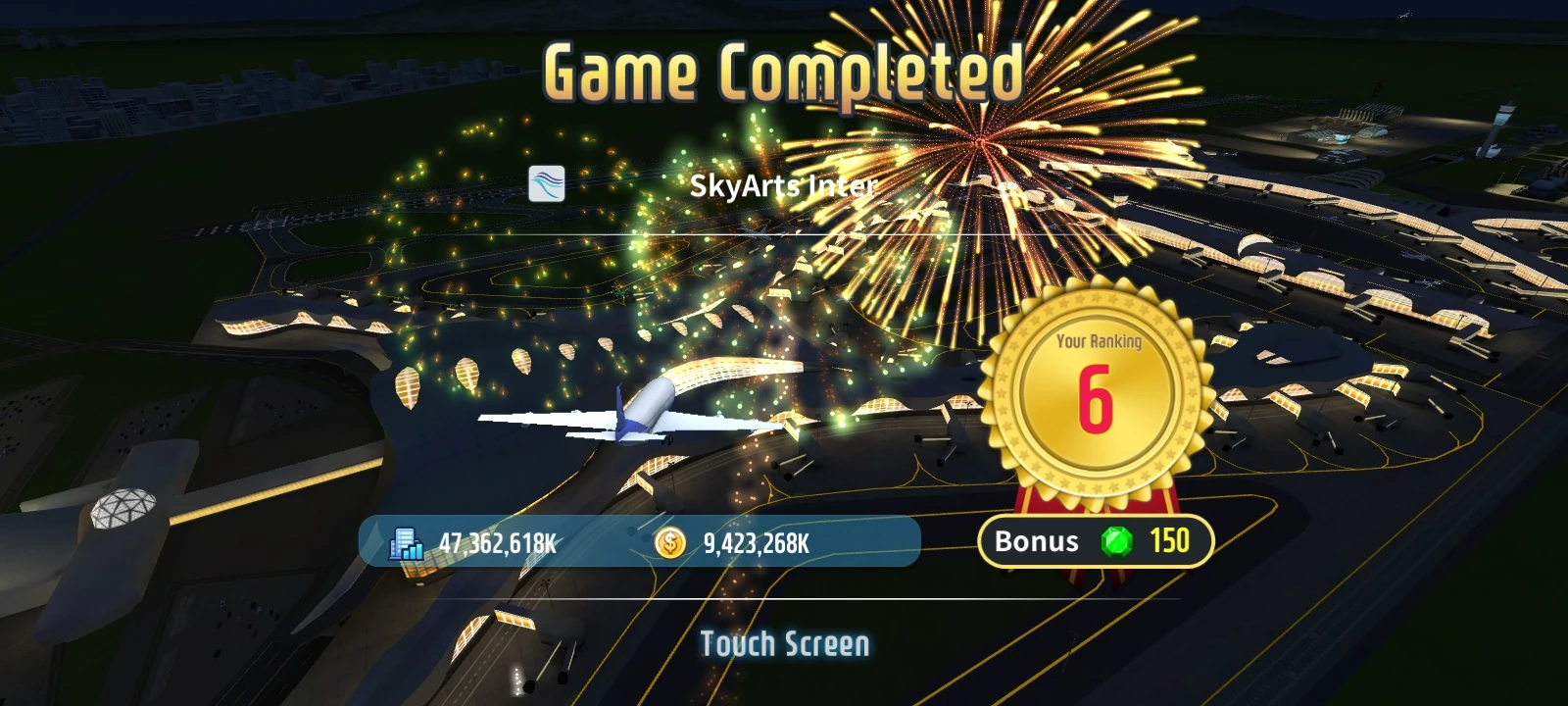1568x706 pixels.
Task: Tap the Bonus 150 reward button
Action: 1098,541
